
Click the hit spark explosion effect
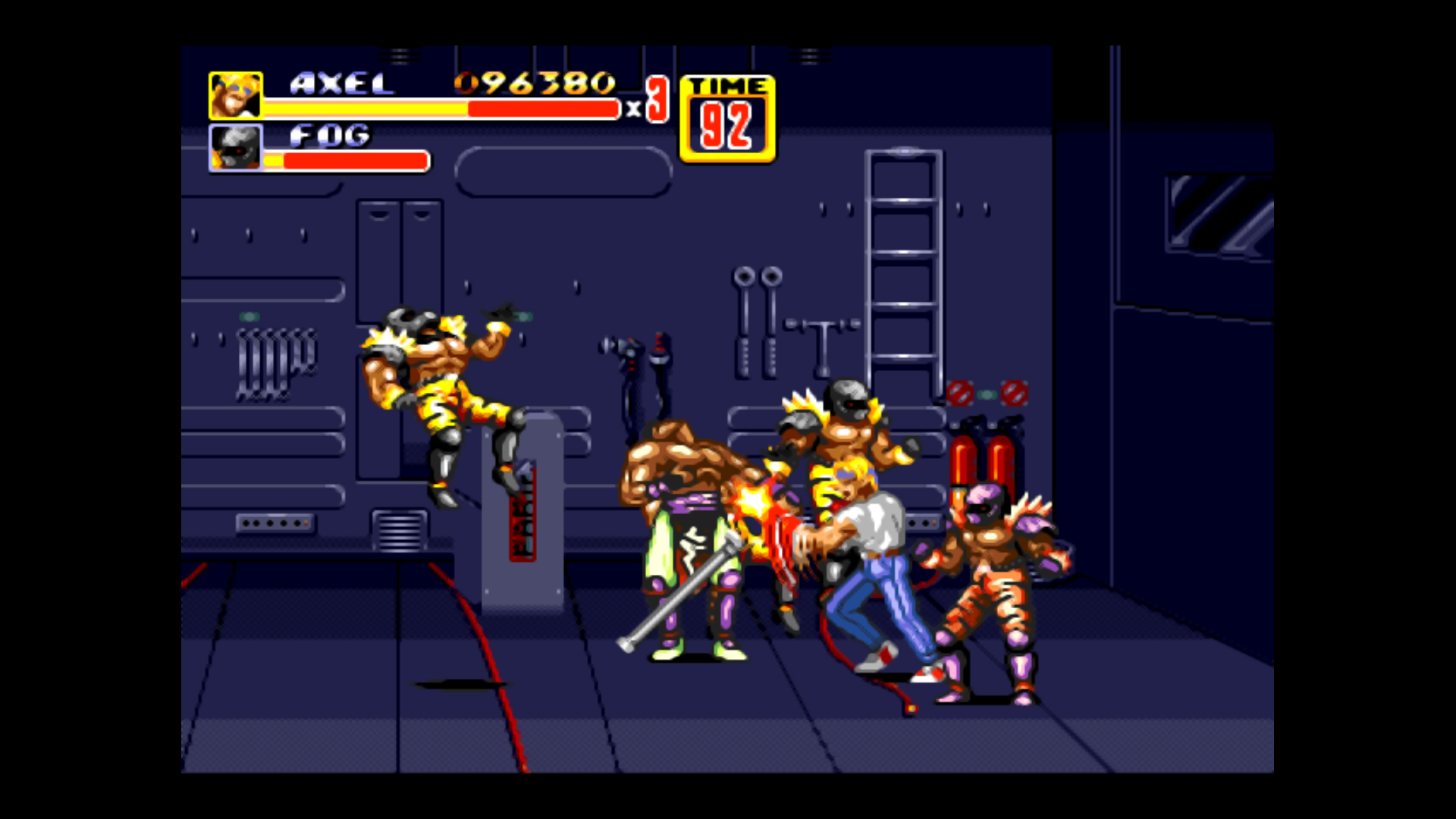point(752,502)
